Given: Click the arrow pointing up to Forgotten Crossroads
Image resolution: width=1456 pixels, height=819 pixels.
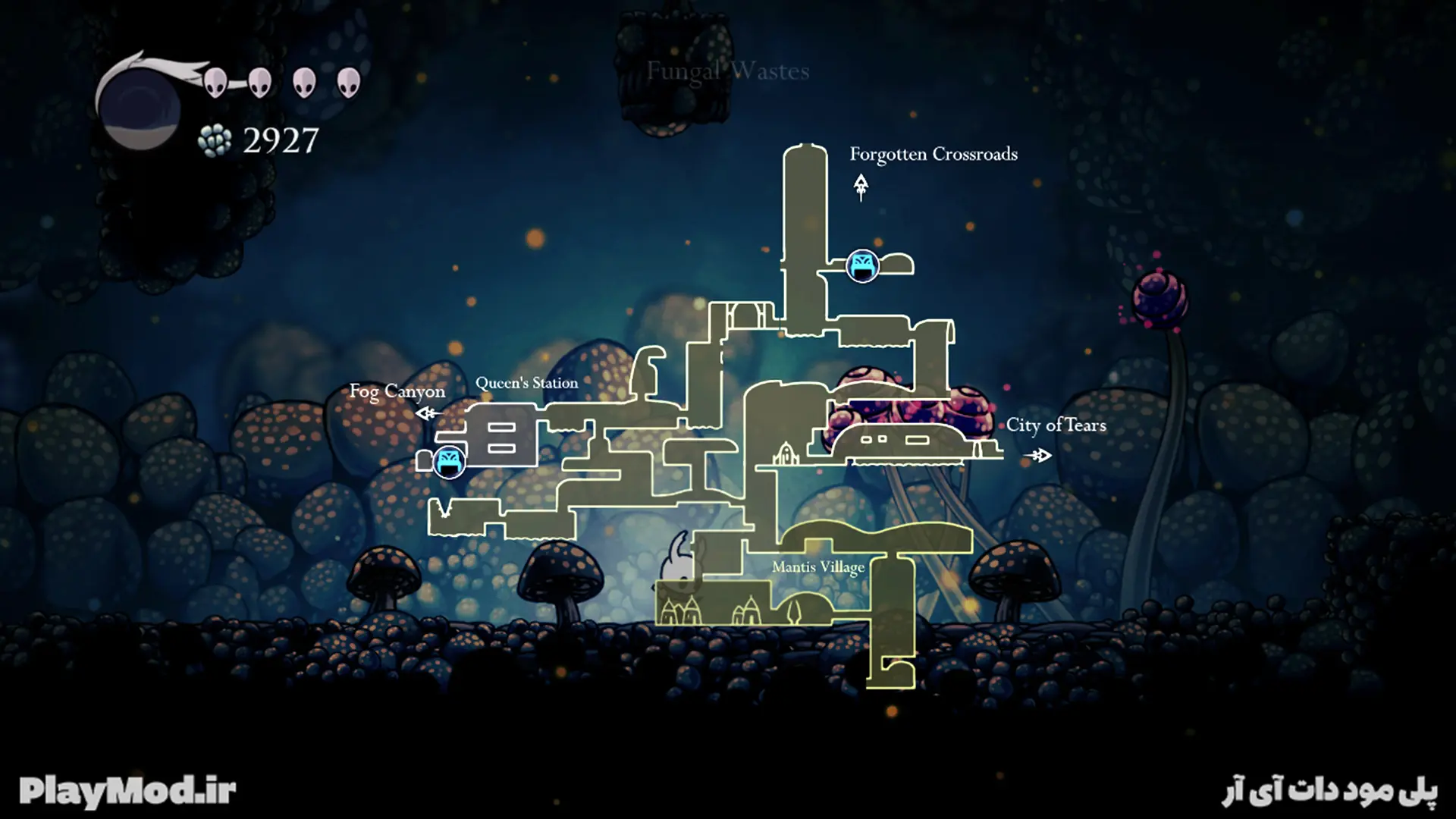Looking at the screenshot, I should click(x=861, y=187).
